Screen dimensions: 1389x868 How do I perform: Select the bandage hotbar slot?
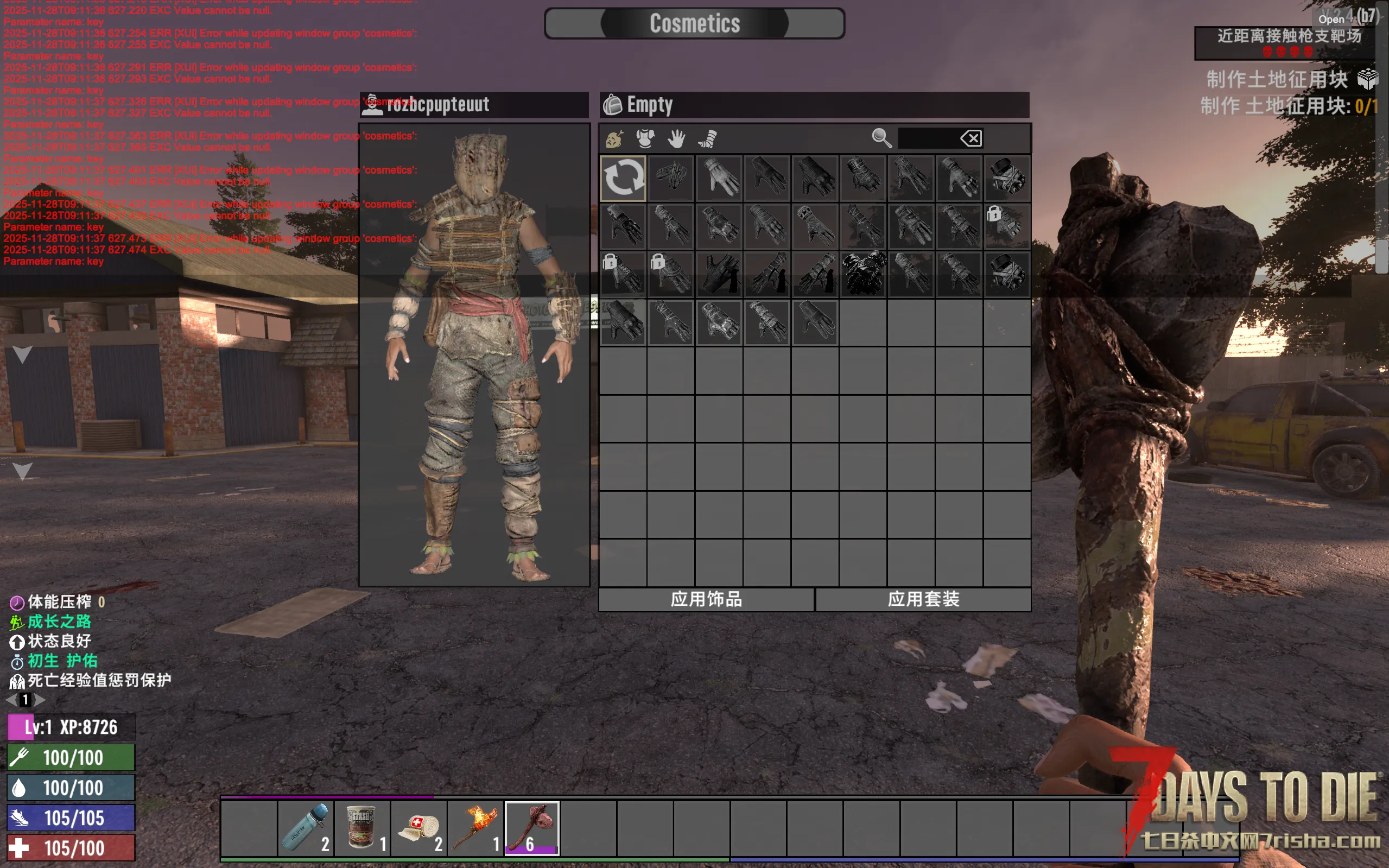[x=418, y=828]
